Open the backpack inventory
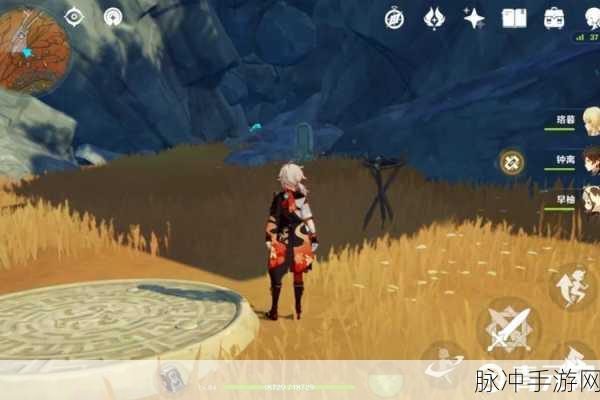This screenshot has height=400, width=600. coord(554,16)
